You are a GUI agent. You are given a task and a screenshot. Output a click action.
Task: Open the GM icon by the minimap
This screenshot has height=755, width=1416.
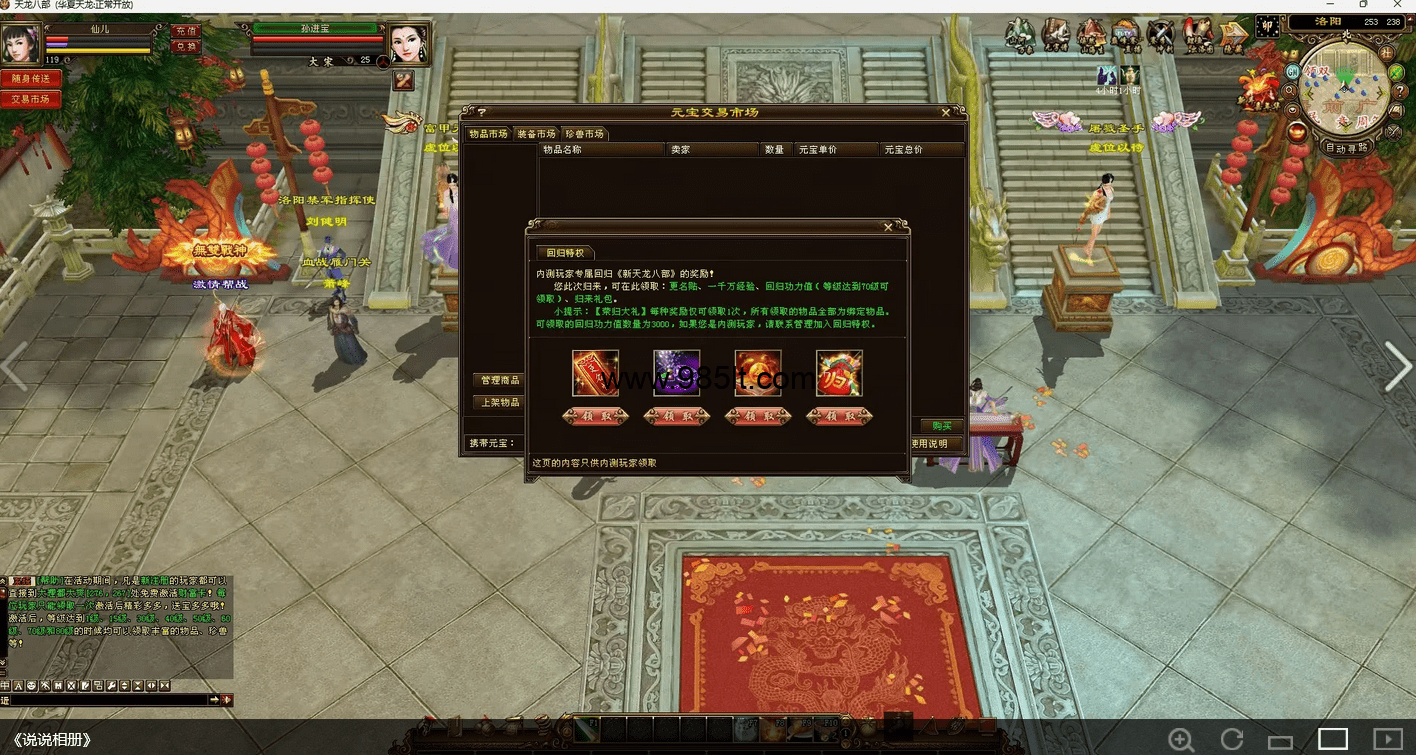[x=1293, y=71]
